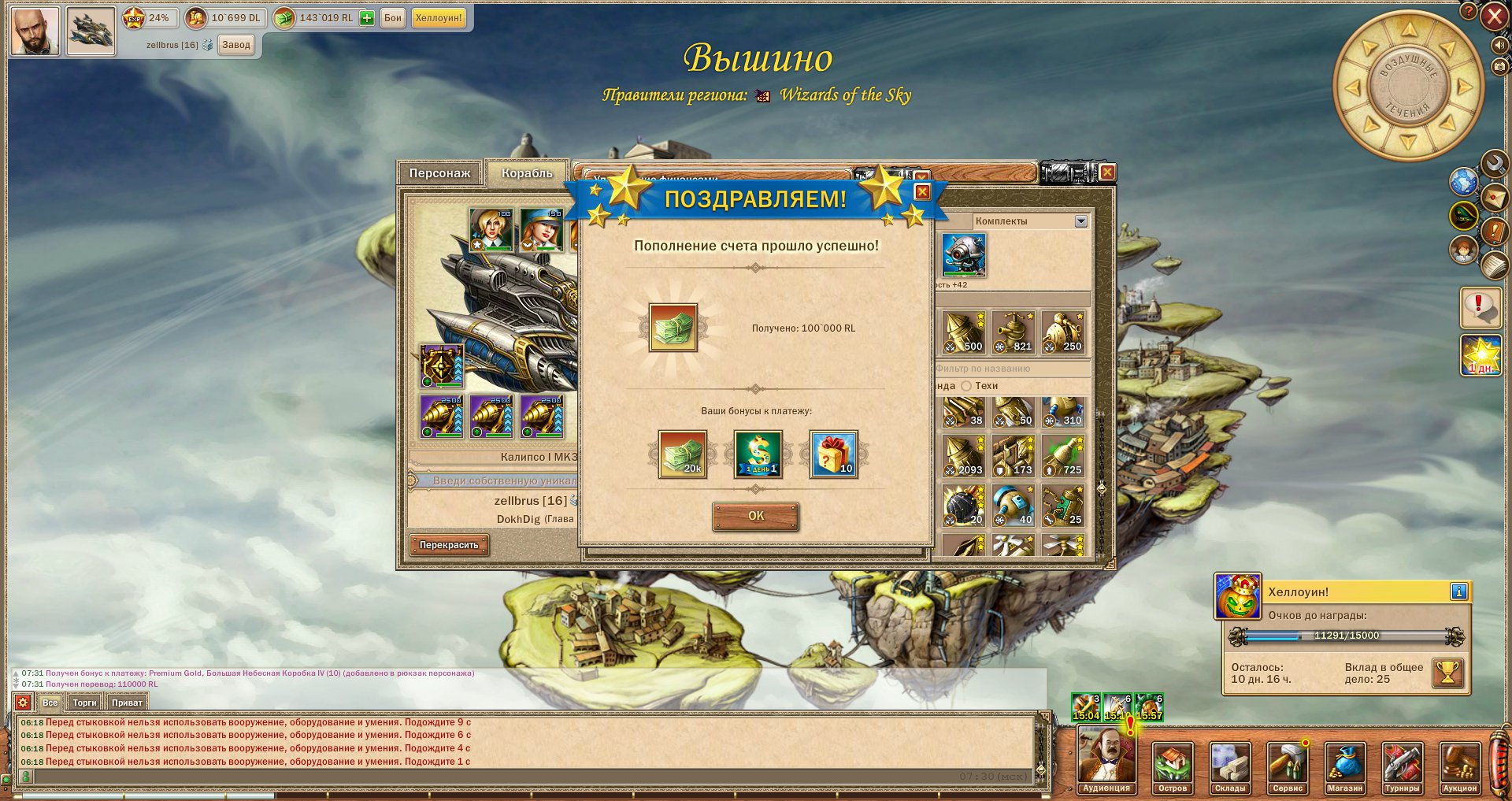Image resolution: width=1512 pixels, height=801 pixels.
Task: Open the Хеллоуин! event button
Action: tap(439, 18)
